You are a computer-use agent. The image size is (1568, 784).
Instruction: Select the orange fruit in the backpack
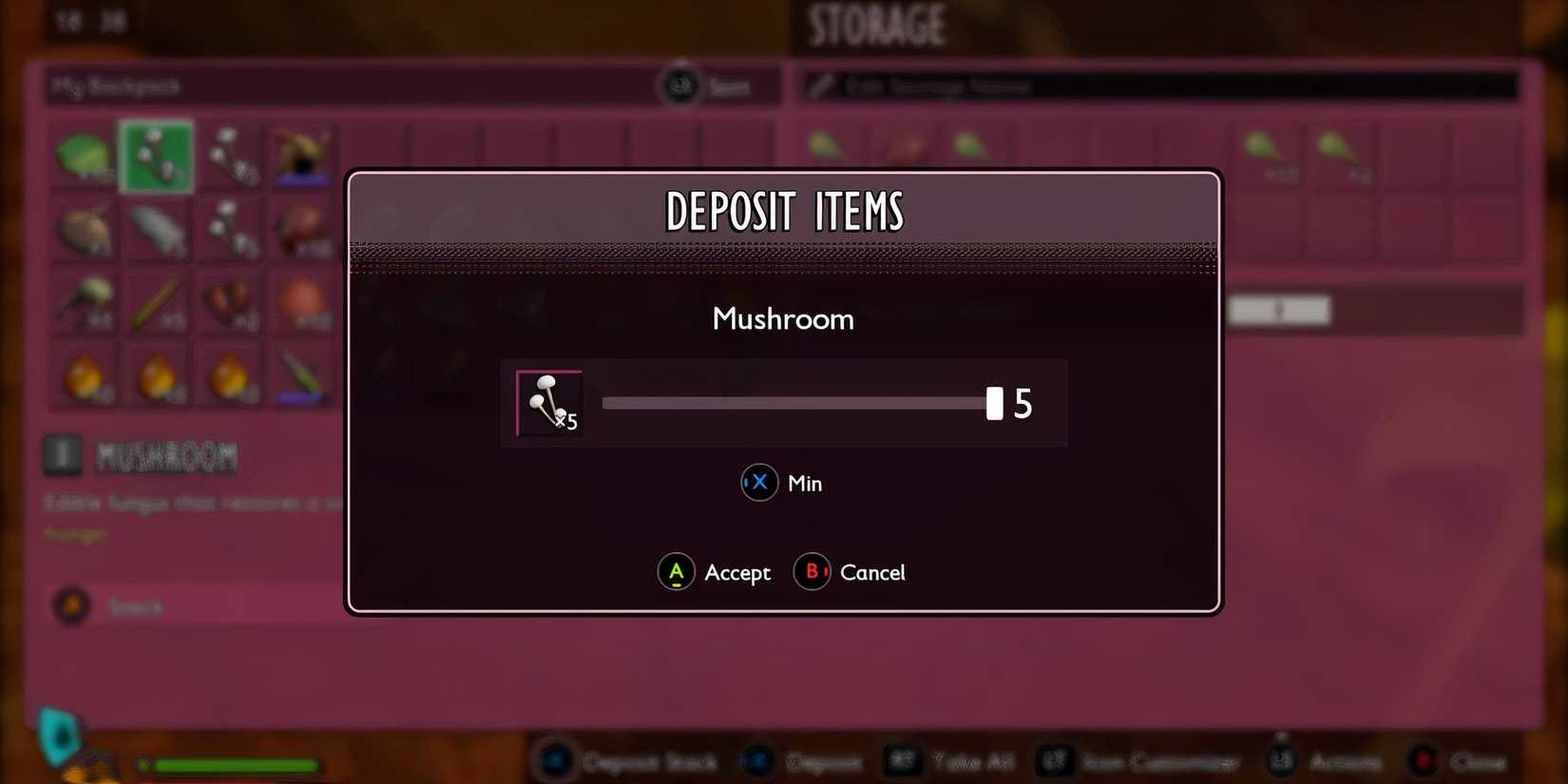(x=302, y=302)
